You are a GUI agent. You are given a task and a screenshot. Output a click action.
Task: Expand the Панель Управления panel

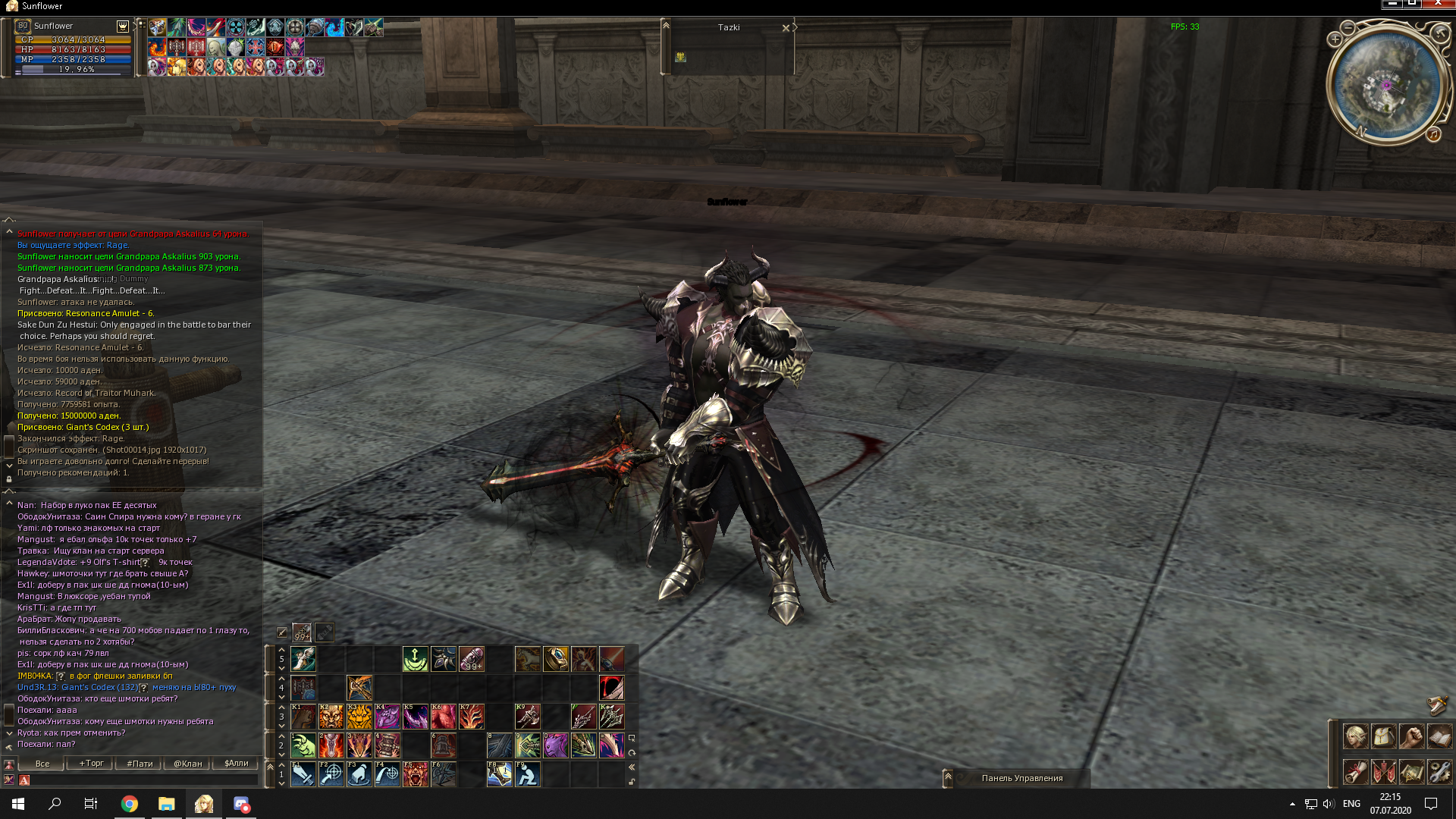pos(948,777)
